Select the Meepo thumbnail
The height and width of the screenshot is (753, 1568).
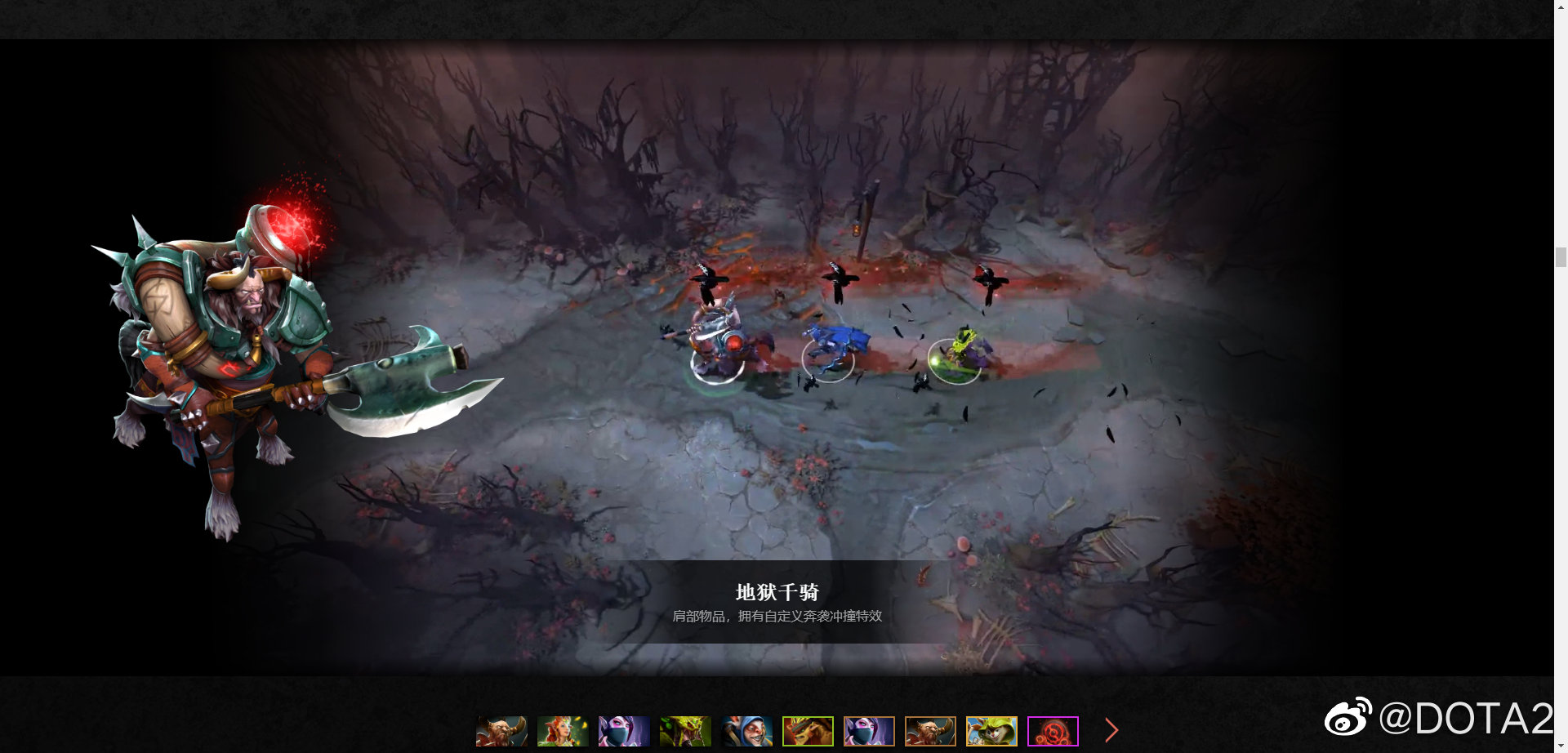(746, 732)
